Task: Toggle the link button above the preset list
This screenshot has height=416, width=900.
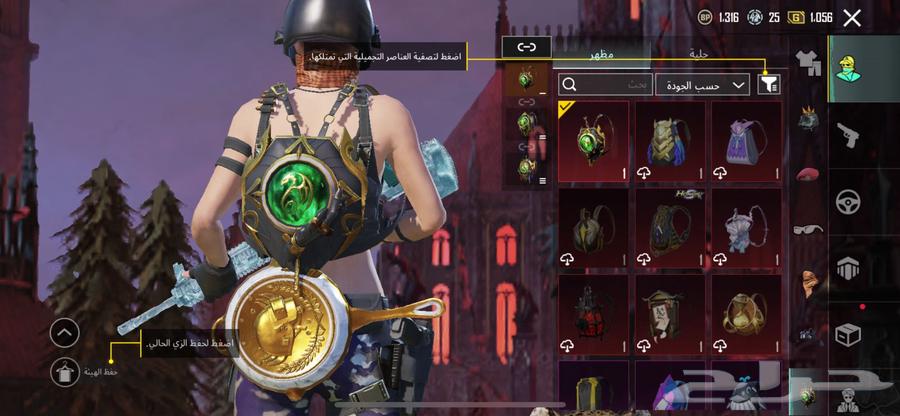Action: point(526,47)
